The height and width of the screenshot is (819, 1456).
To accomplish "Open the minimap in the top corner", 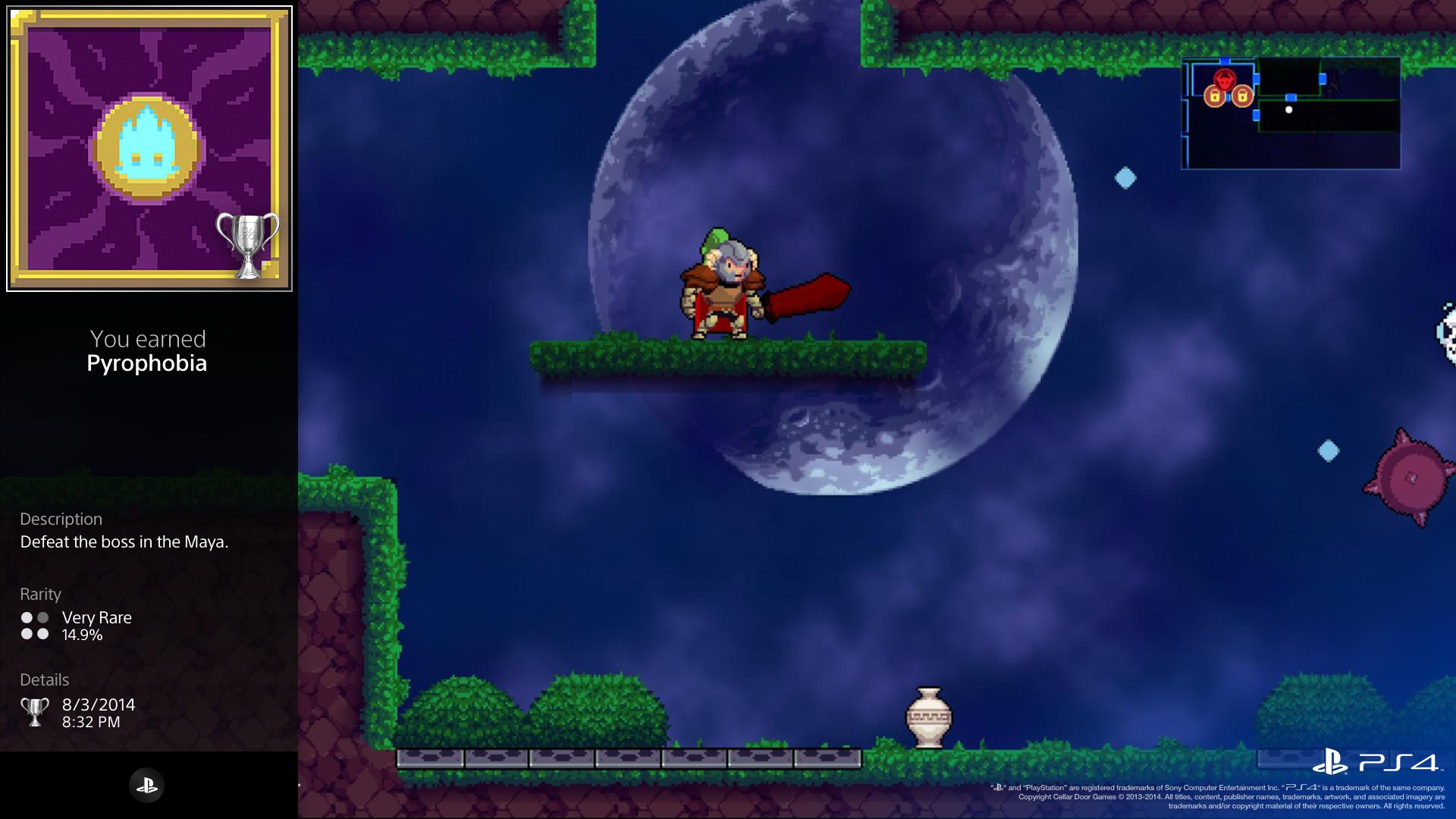I will (1291, 113).
